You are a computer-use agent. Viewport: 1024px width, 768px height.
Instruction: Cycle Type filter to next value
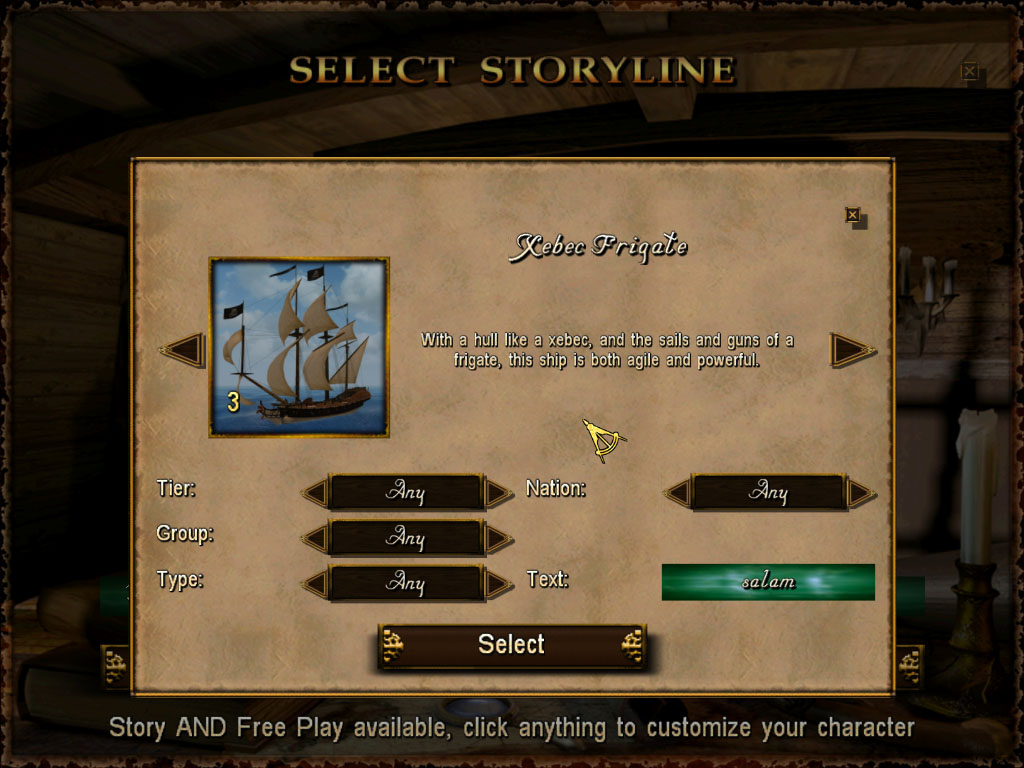tap(498, 583)
